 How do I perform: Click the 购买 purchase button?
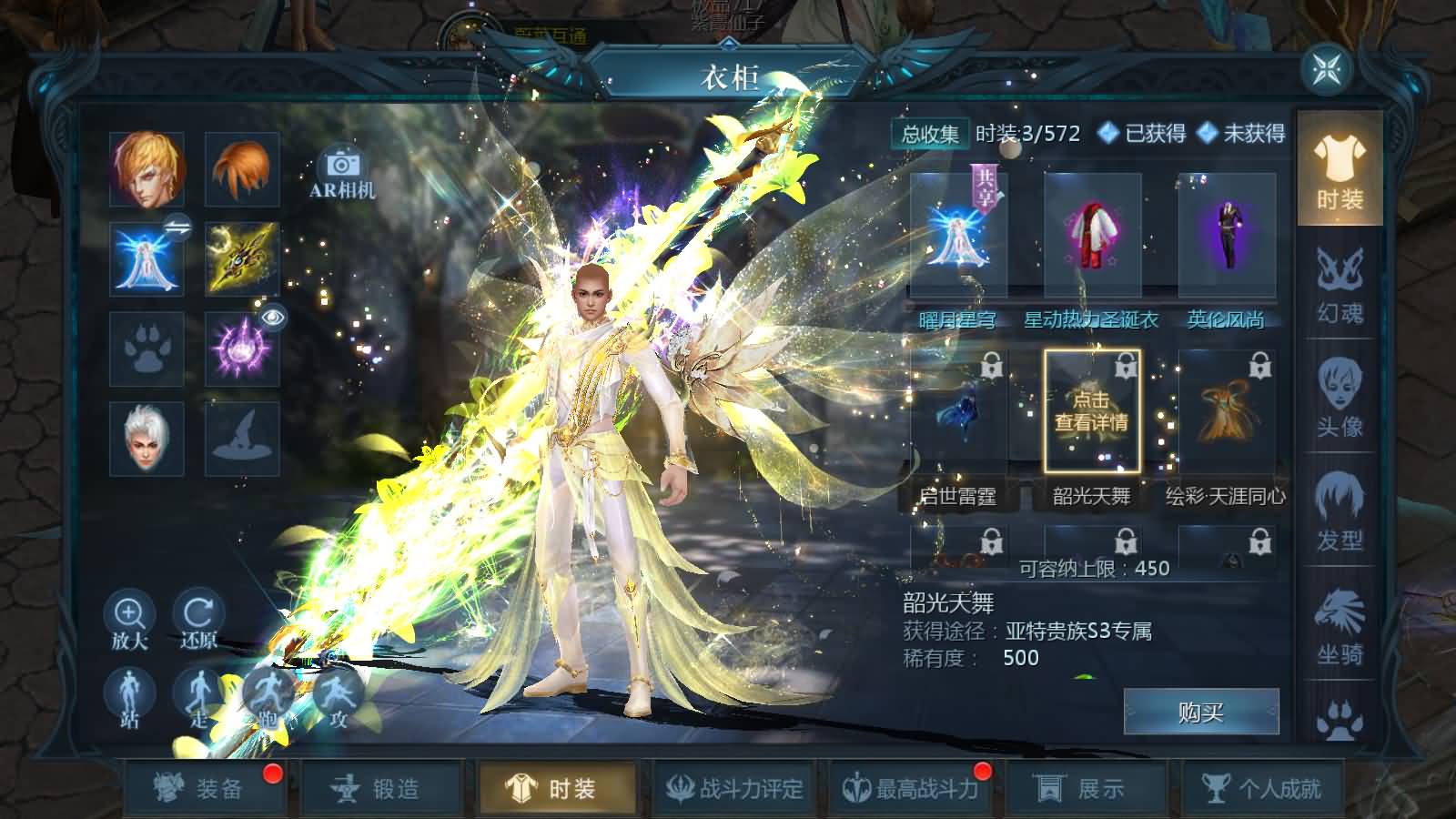click(x=1199, y=712)
